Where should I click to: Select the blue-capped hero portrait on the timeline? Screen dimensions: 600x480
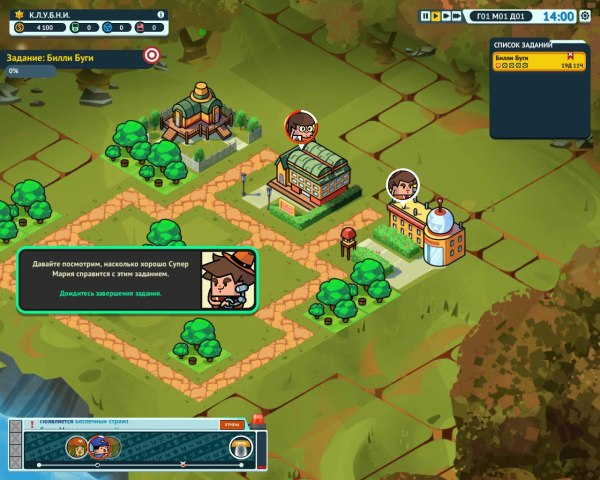point(98,447)
